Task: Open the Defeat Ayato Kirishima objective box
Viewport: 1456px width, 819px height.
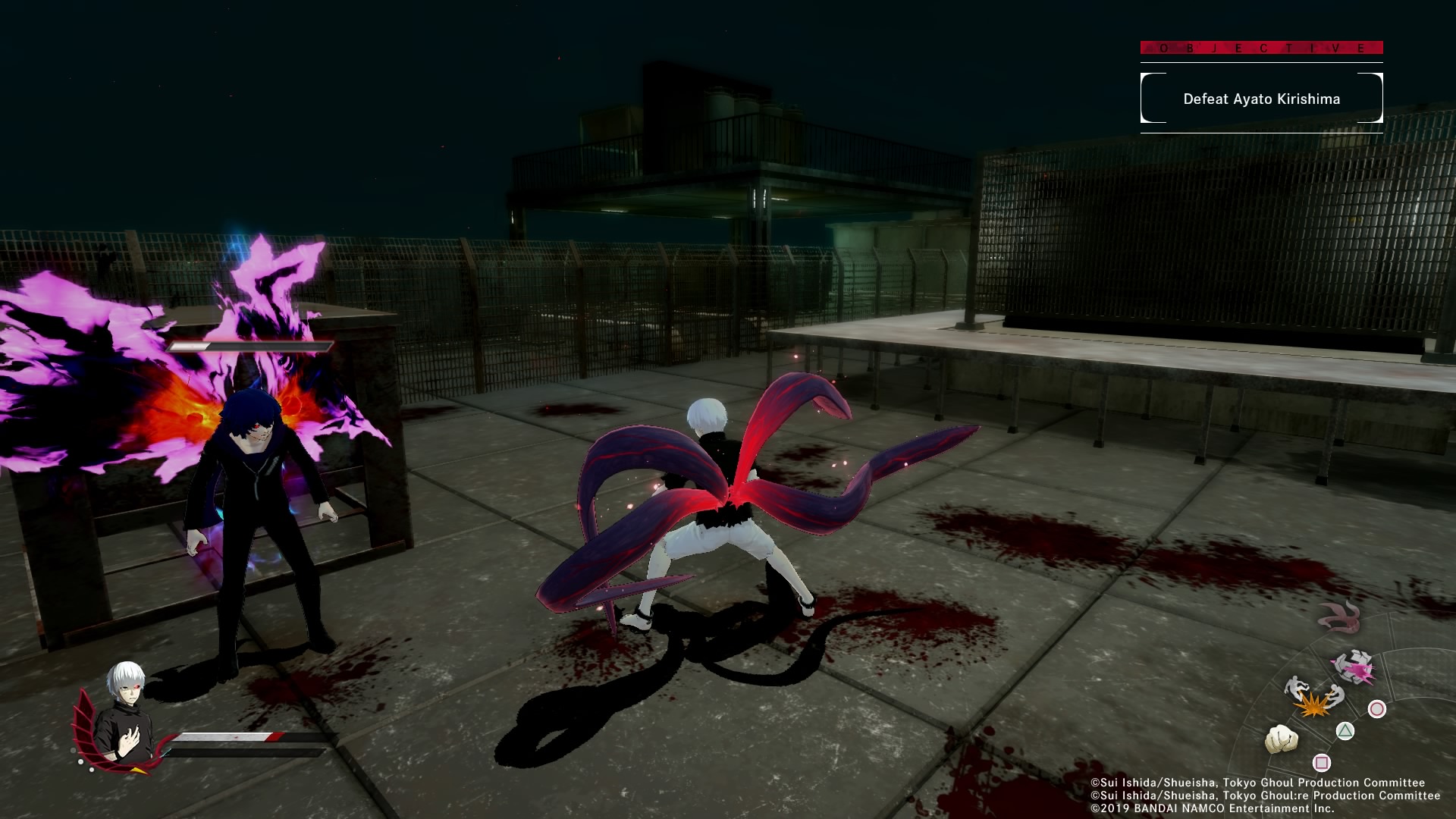Action: 1261,99
